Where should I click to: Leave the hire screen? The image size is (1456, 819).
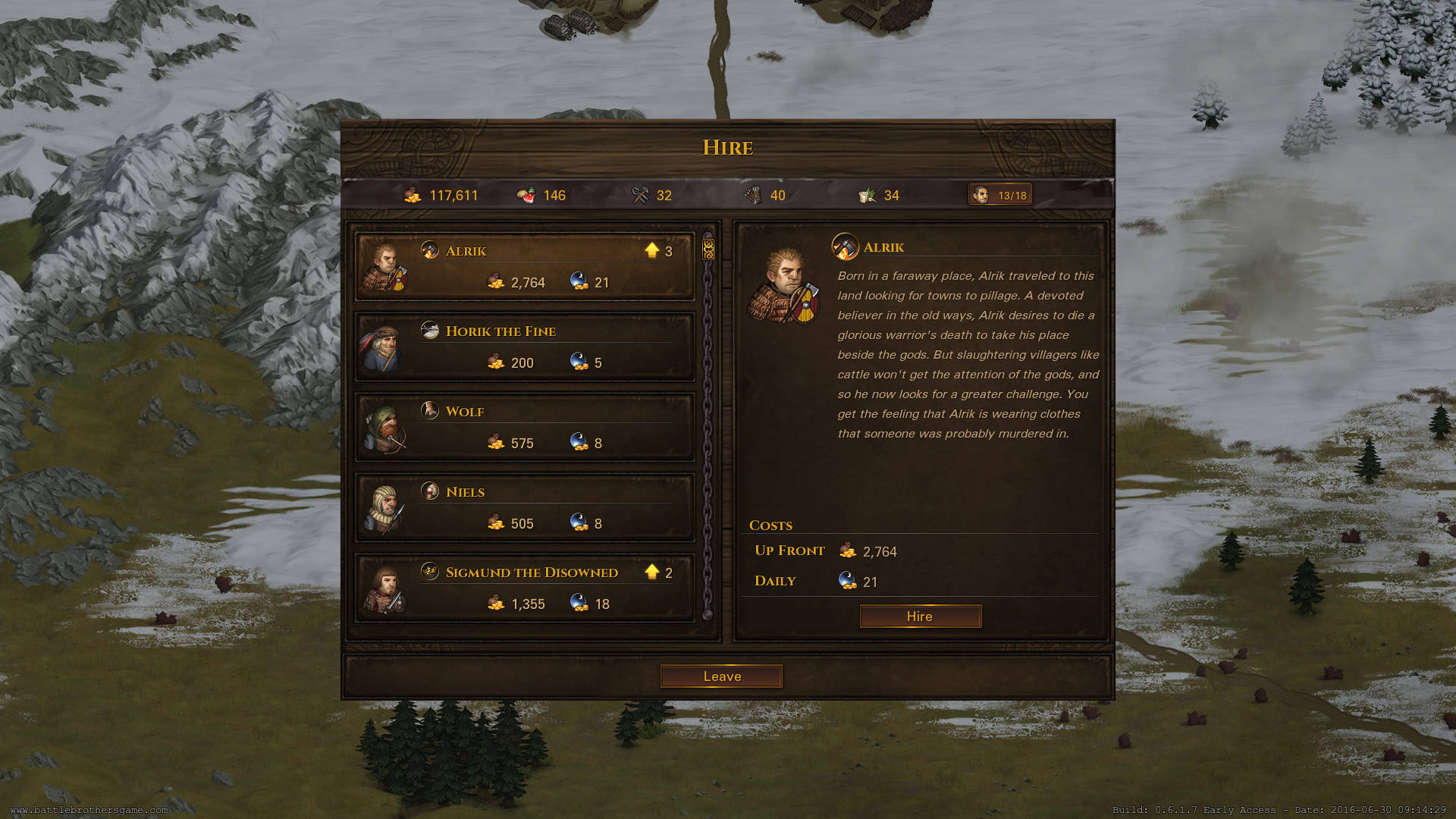(721, 676)
